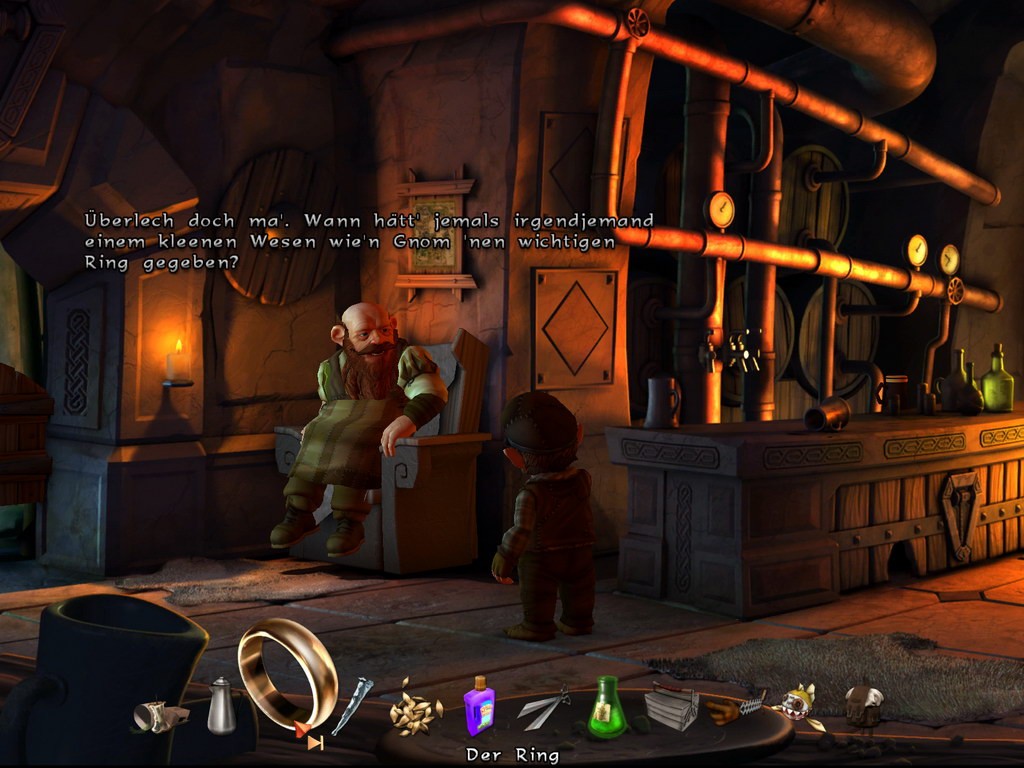Pick the purple bottle item
The width and height of the screenshot is (1024, 768).
coord(479,706)
